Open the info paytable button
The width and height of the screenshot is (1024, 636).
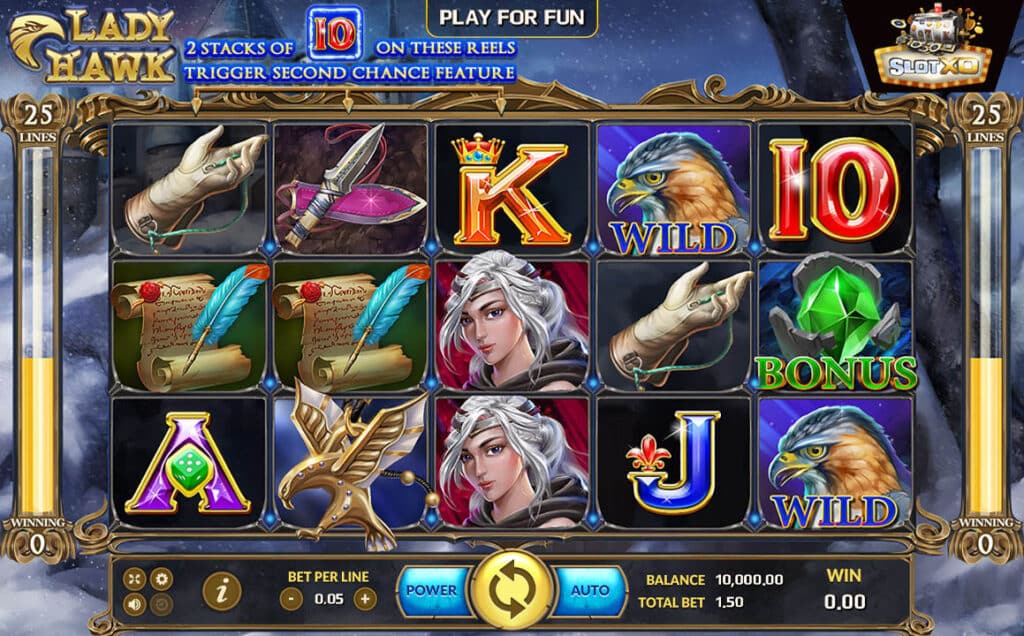click(x=221, y=592)
